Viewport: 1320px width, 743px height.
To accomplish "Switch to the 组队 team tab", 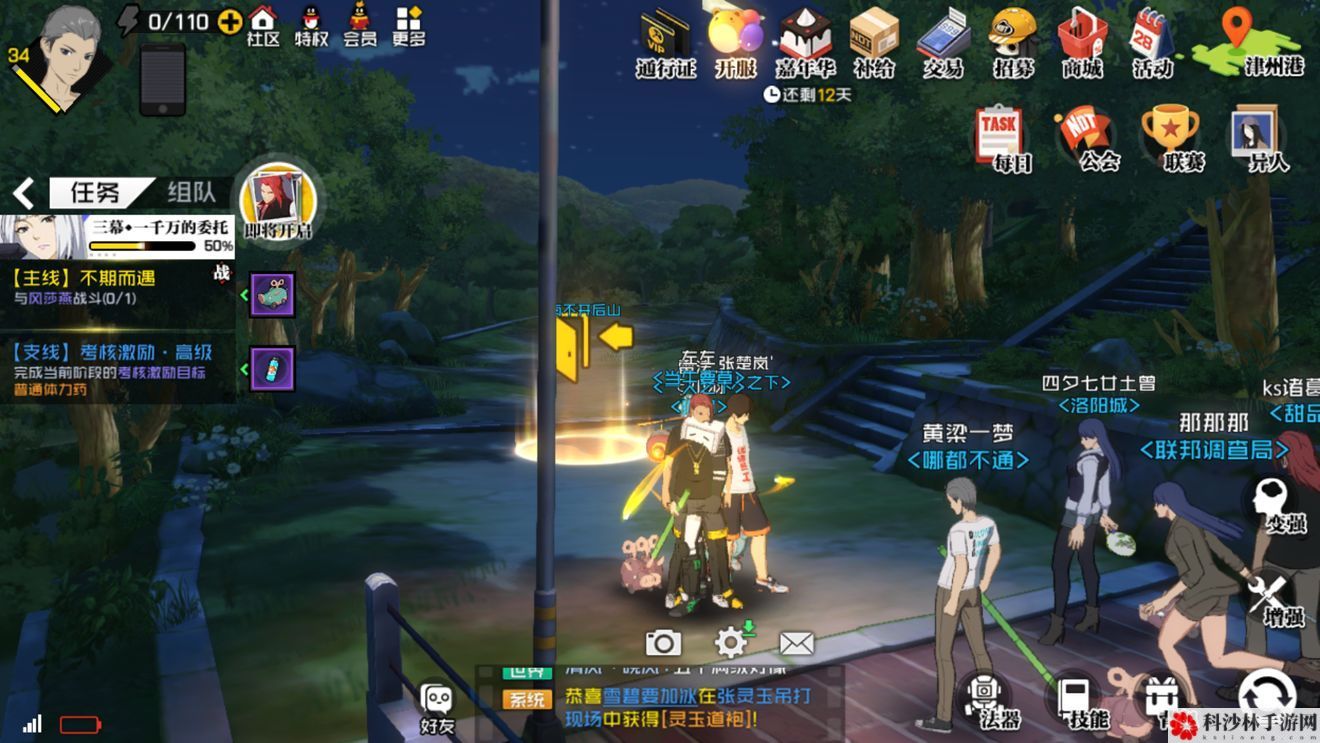I will [x=194, y=192].
